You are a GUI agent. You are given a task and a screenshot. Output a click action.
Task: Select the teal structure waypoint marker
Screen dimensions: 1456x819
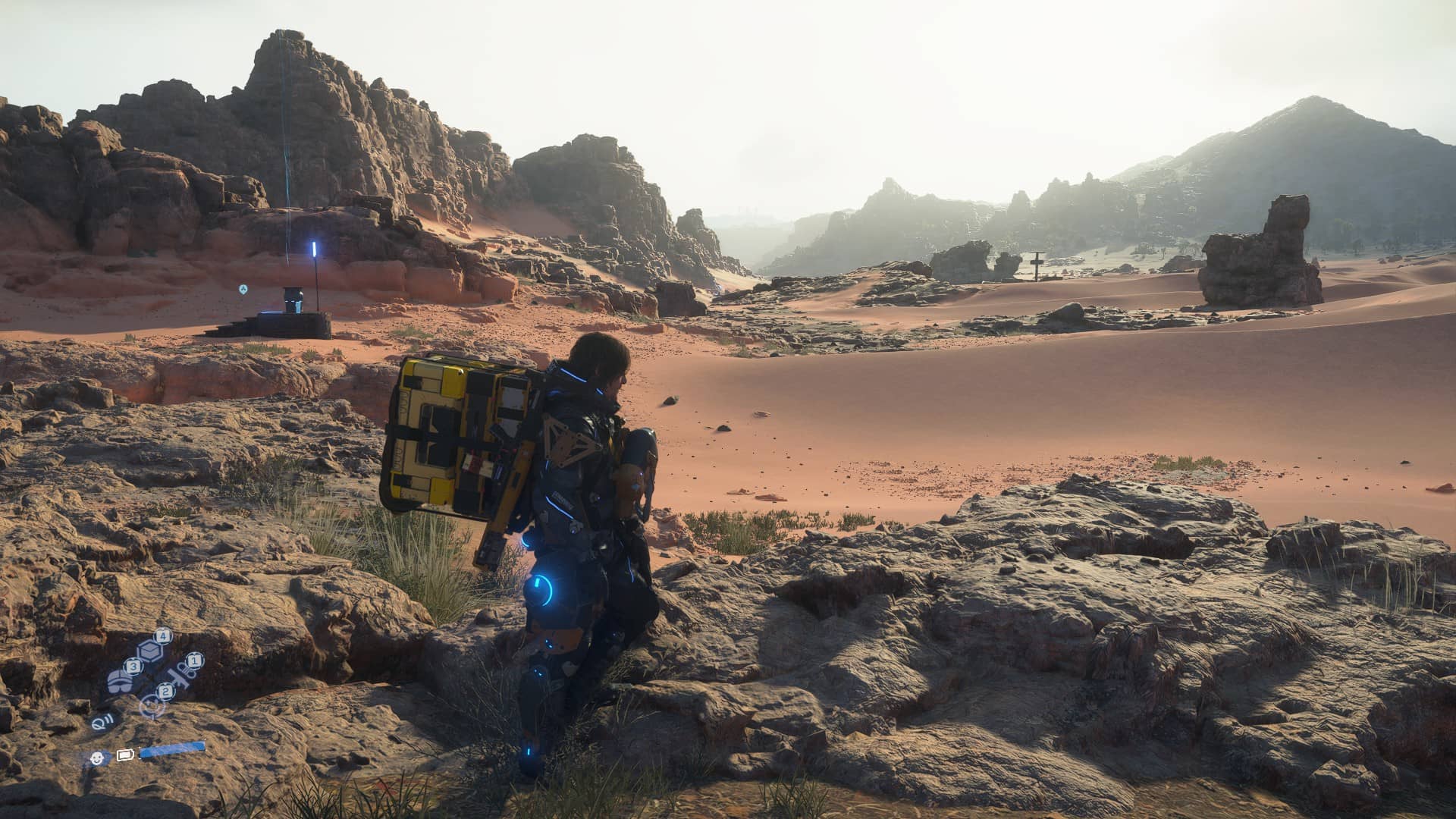(243, 289)
